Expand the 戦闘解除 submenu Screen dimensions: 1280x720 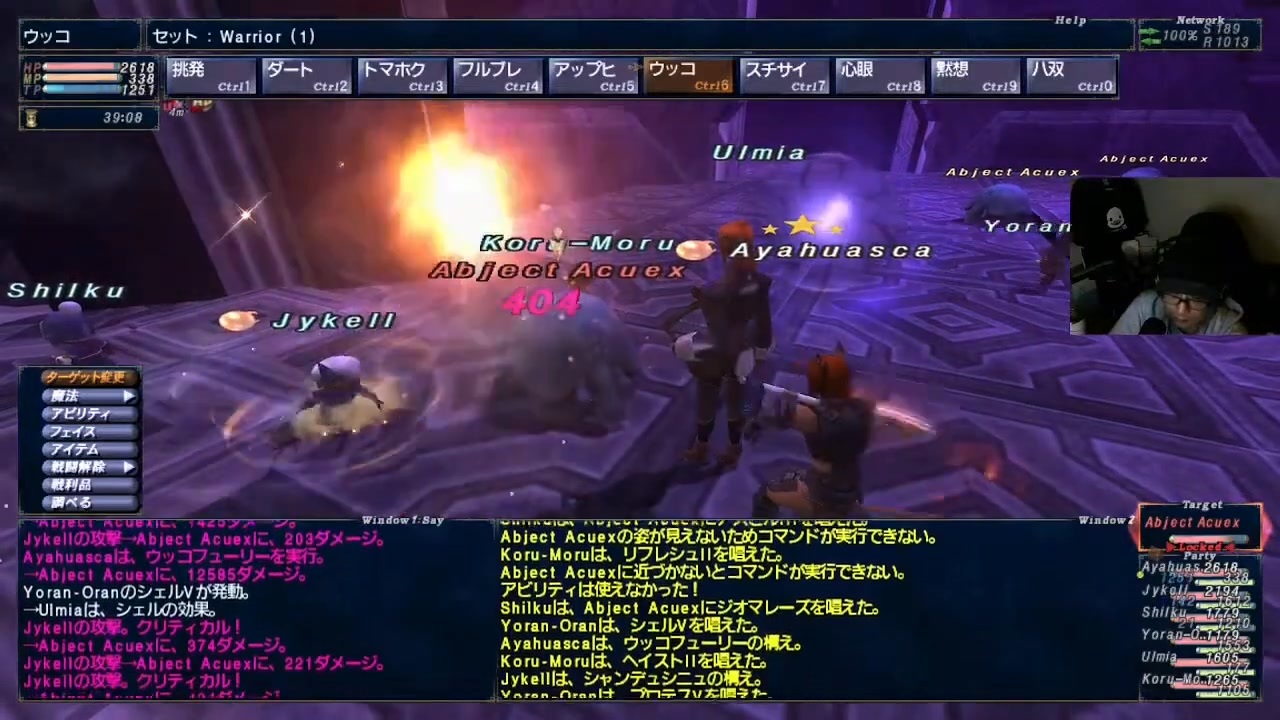[x=126, y=467]
